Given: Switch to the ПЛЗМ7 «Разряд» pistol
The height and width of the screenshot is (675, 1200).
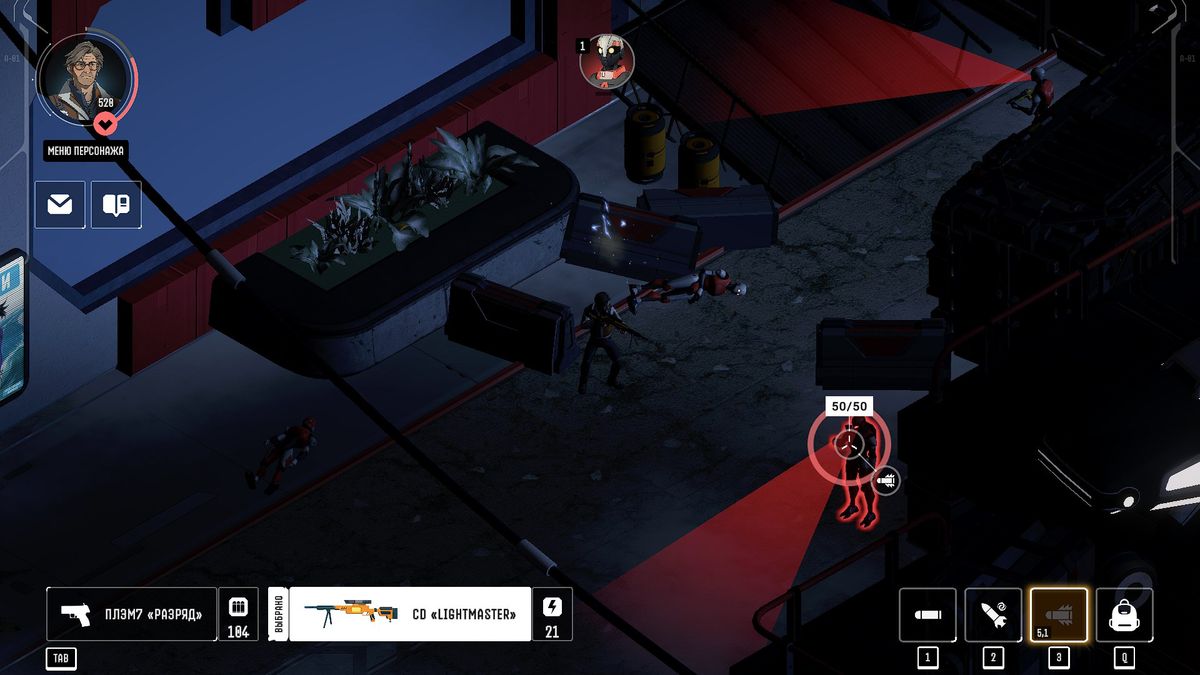Looking at the screenshot, I should tap(131, 613).
